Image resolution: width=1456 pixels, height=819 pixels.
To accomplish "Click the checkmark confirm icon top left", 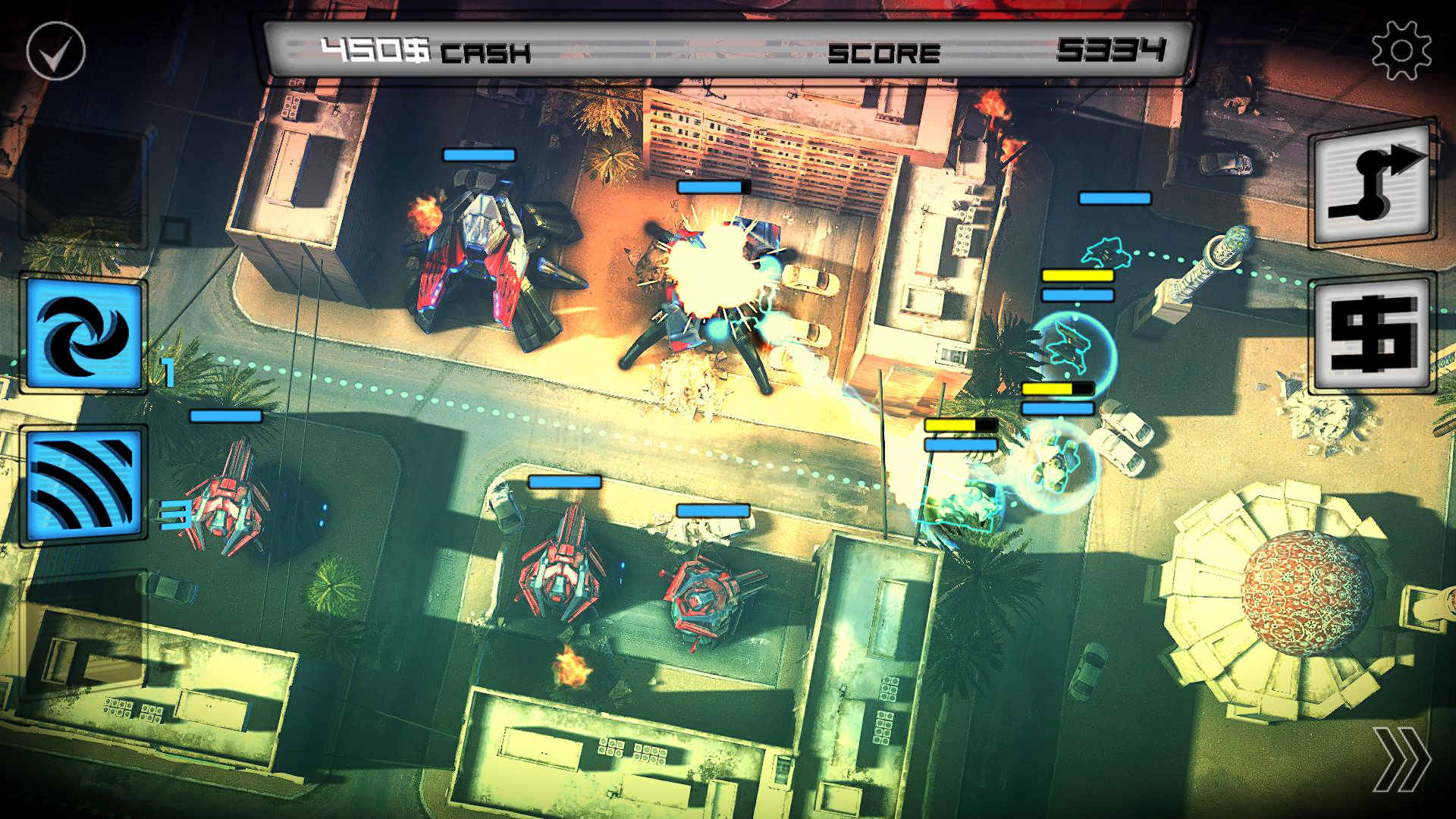I will 55,49.
